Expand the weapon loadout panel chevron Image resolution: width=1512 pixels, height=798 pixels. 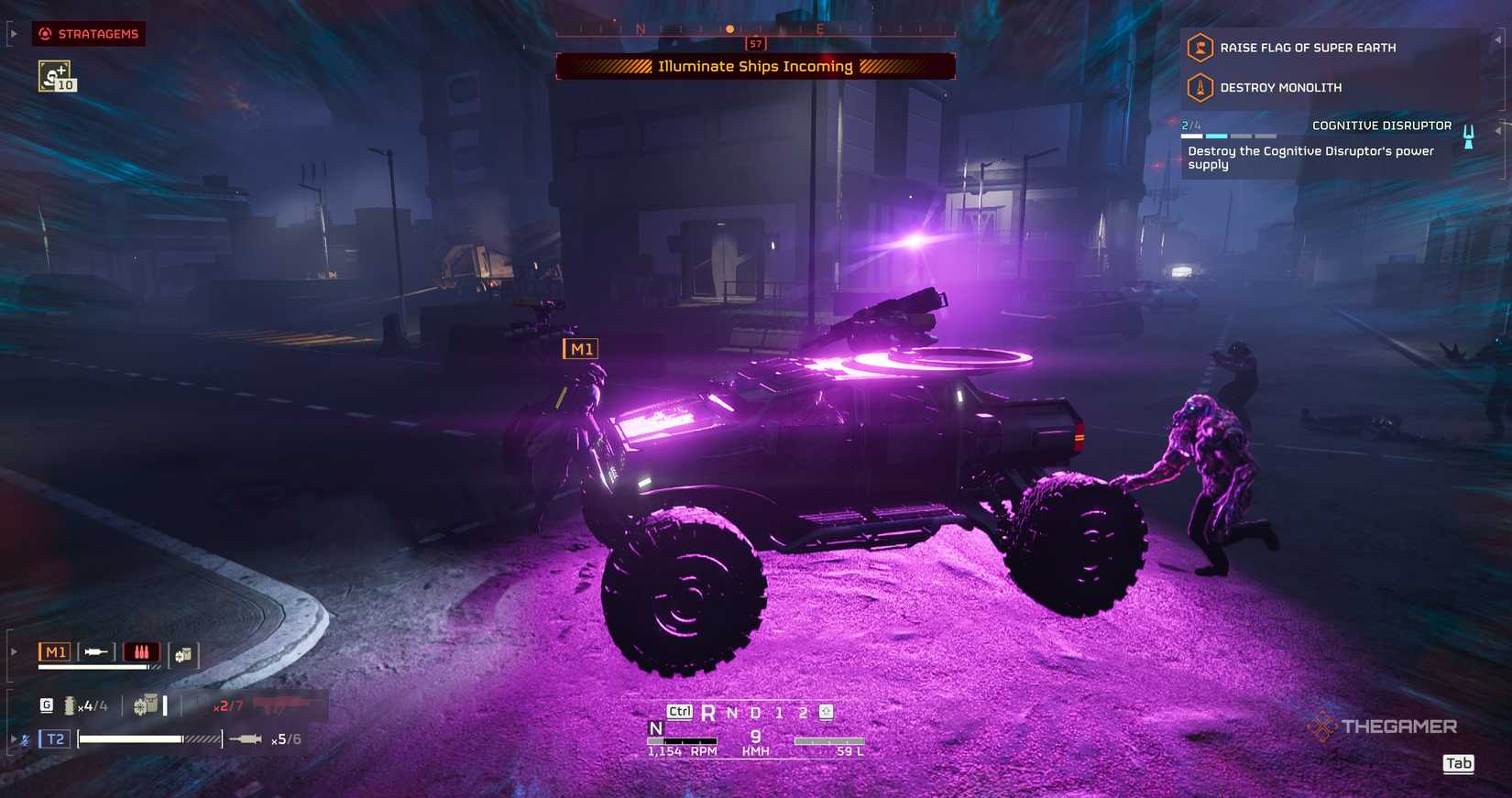point(13,651)
